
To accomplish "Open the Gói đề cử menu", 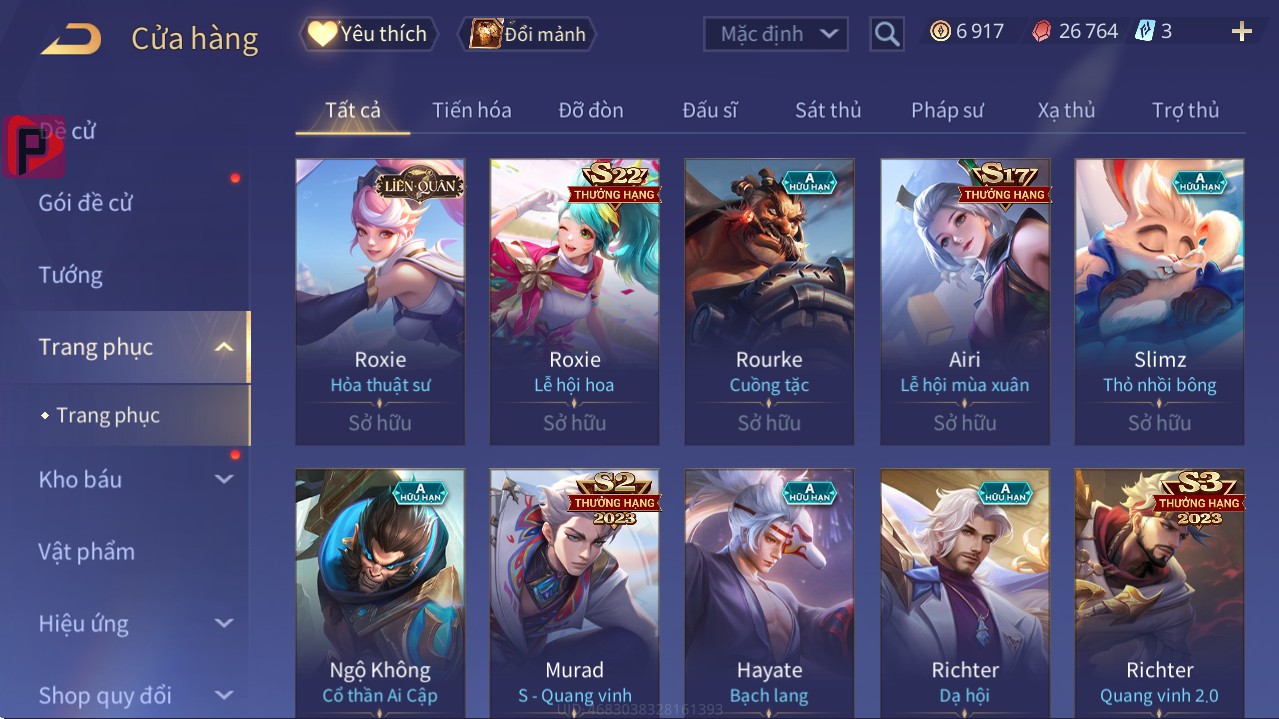I will [x=86, y=203].
